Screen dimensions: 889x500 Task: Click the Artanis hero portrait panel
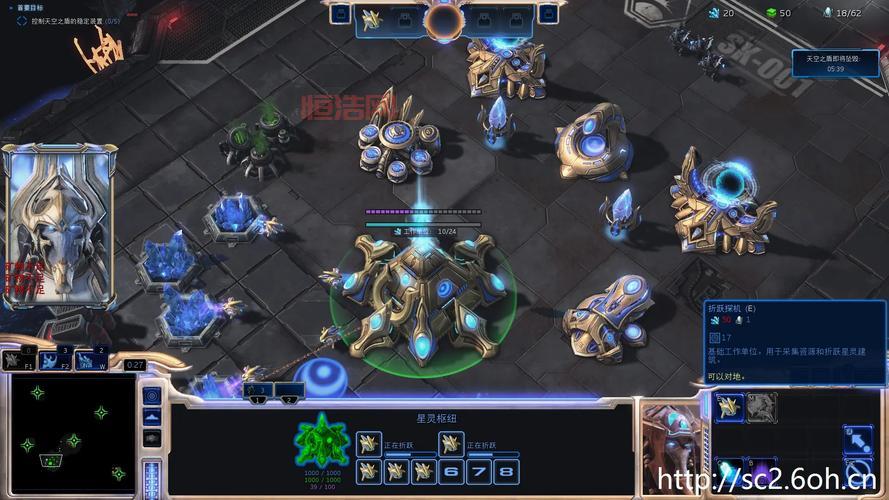point(59,225)
